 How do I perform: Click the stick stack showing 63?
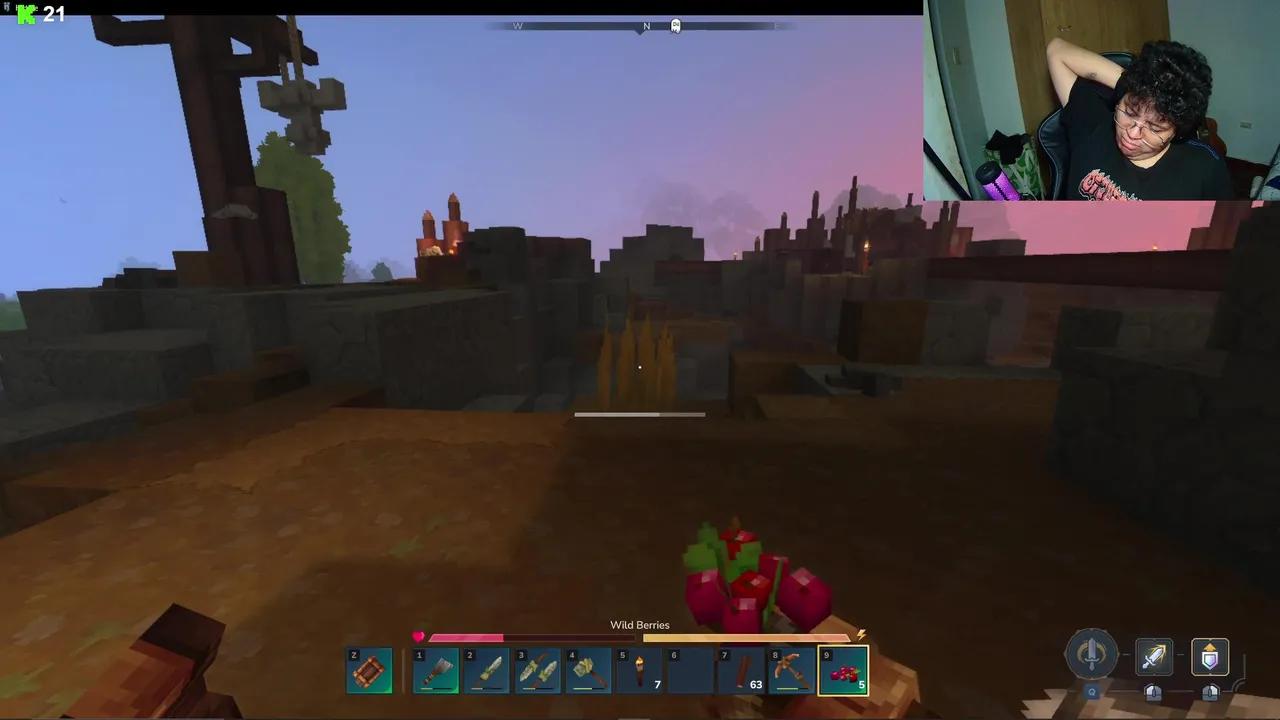pos(741,668)
